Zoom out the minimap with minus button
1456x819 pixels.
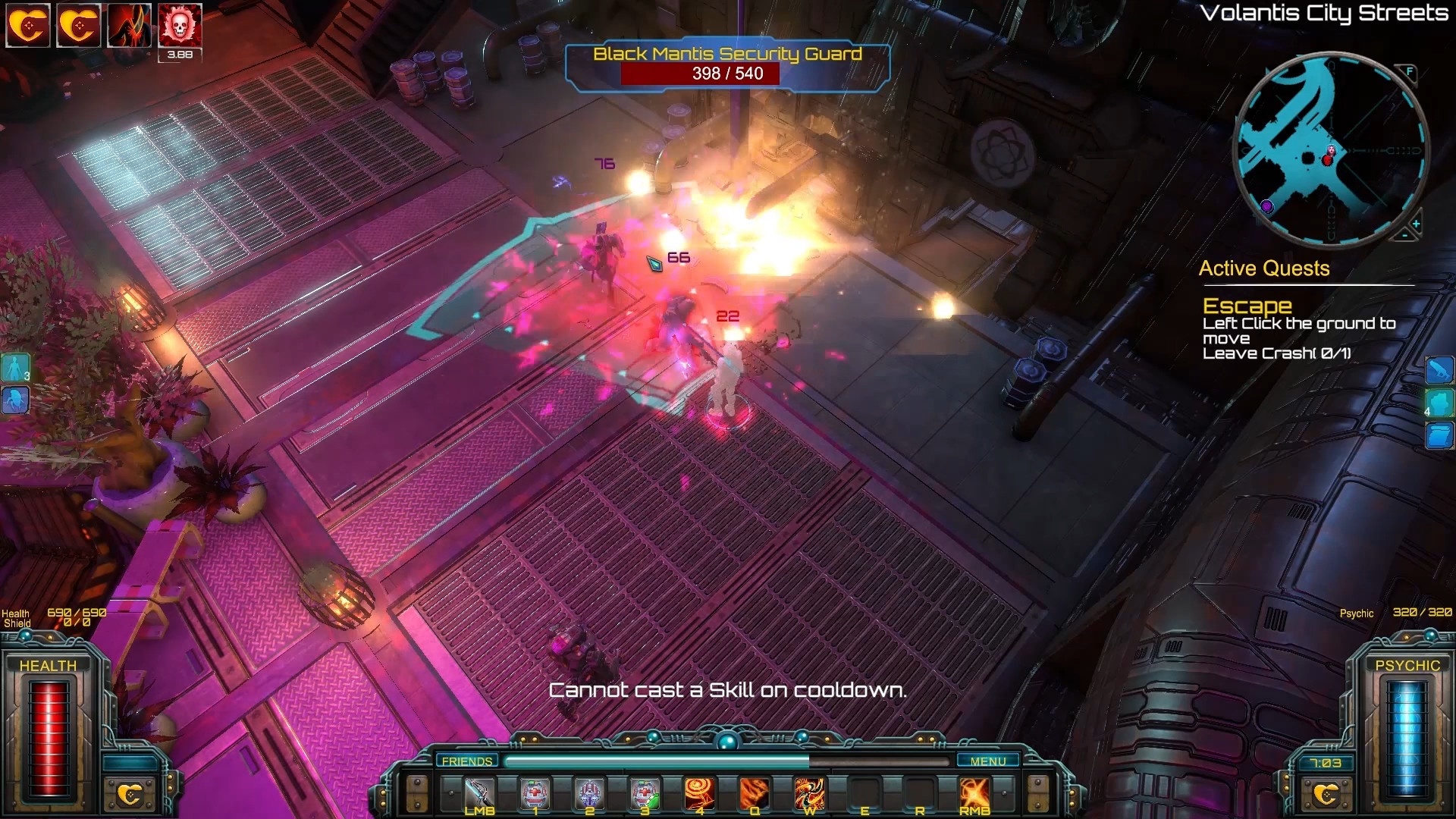[1404, 236]
